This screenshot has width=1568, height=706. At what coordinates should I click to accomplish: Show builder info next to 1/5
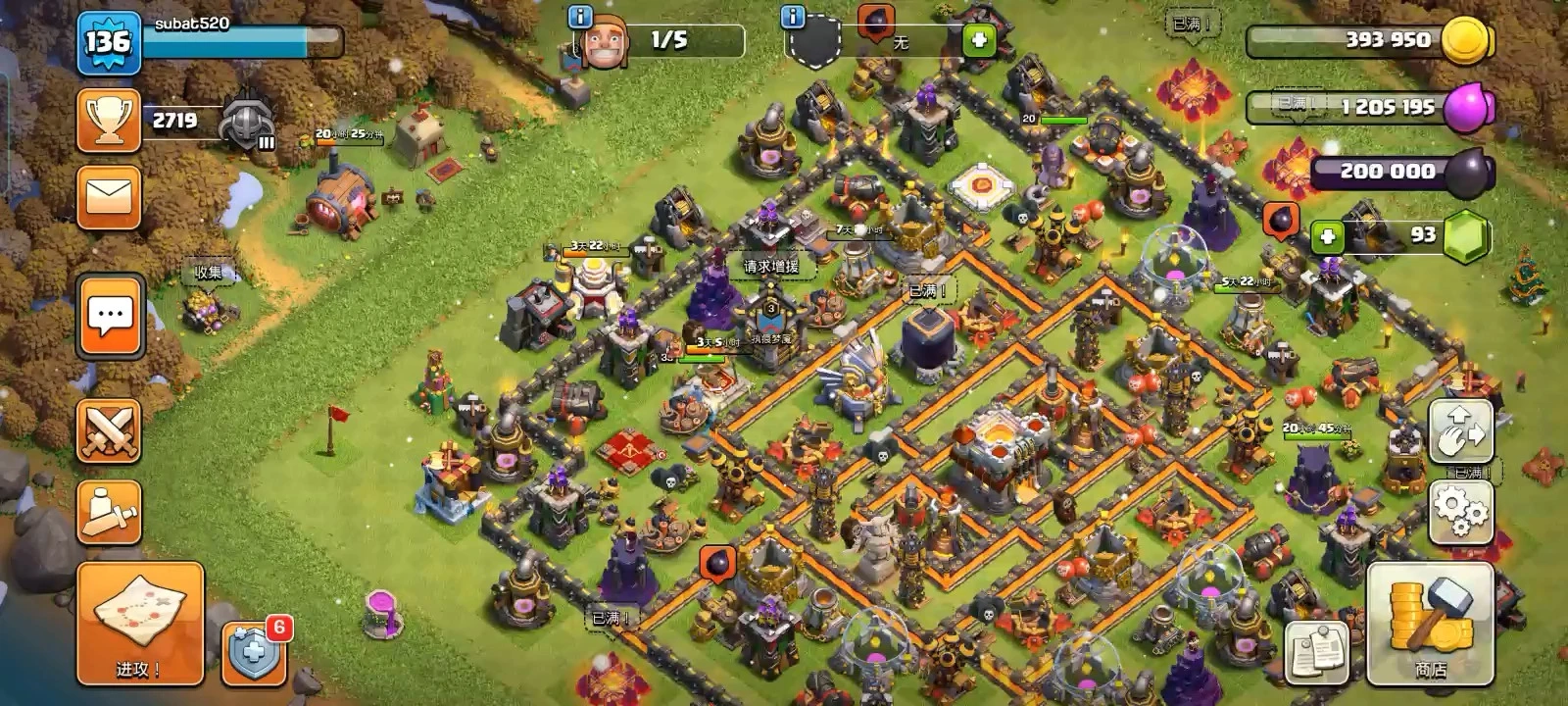(x=580, y=17)
